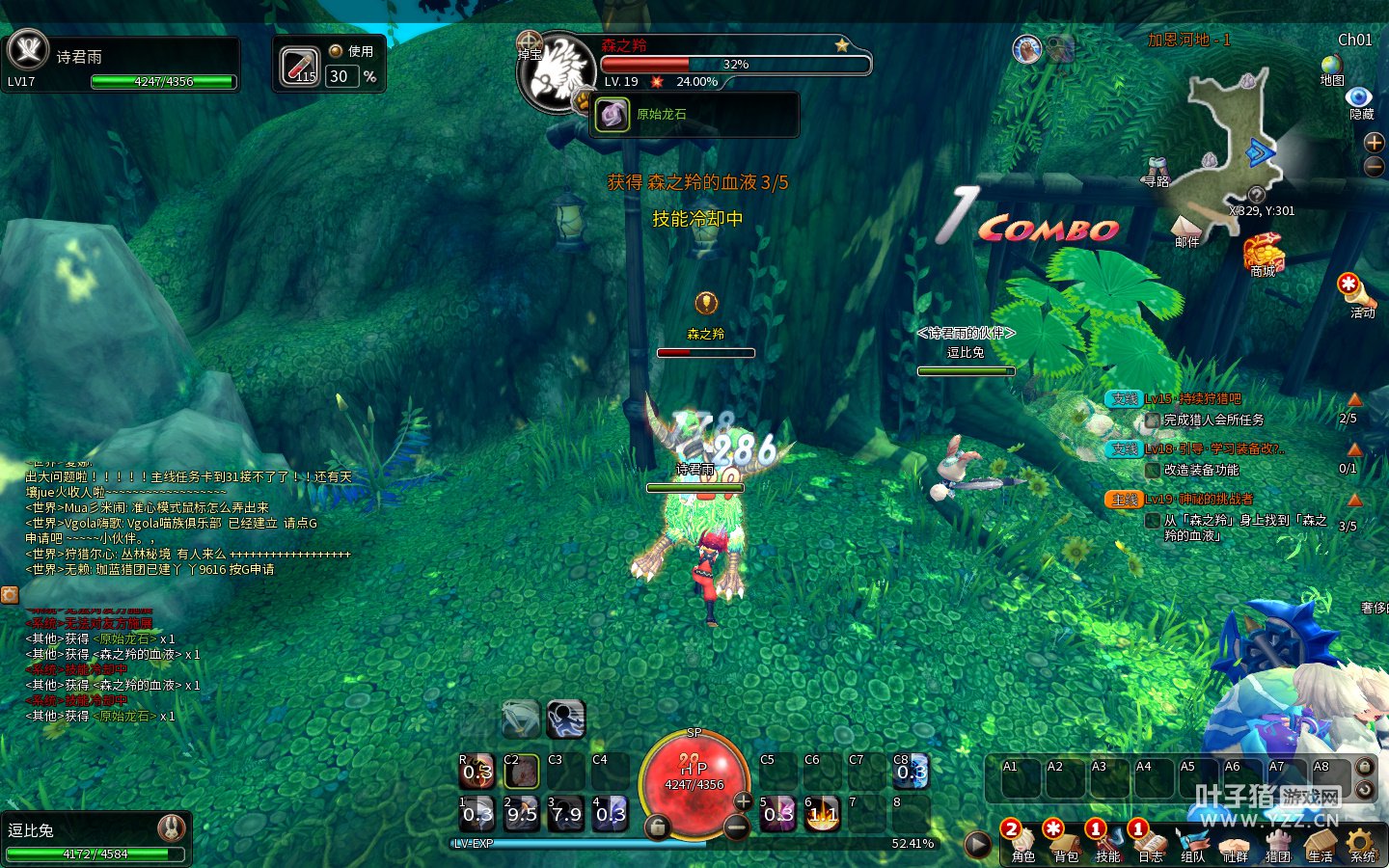Toggle the 隐藏 eye icon
This screenshot has width=1389, height=868.
(1359, 97)
